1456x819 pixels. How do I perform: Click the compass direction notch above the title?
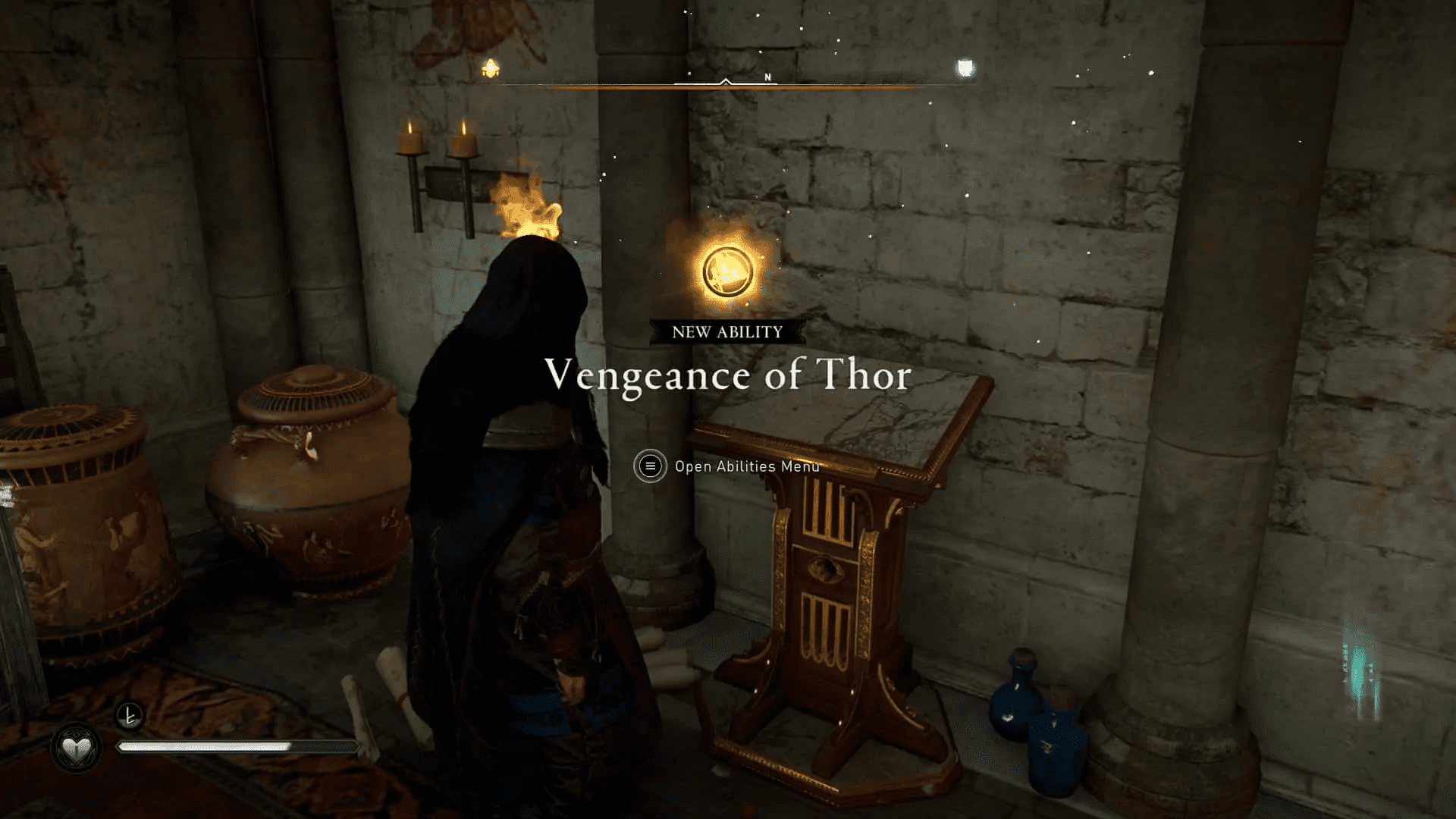pos(726,79)
